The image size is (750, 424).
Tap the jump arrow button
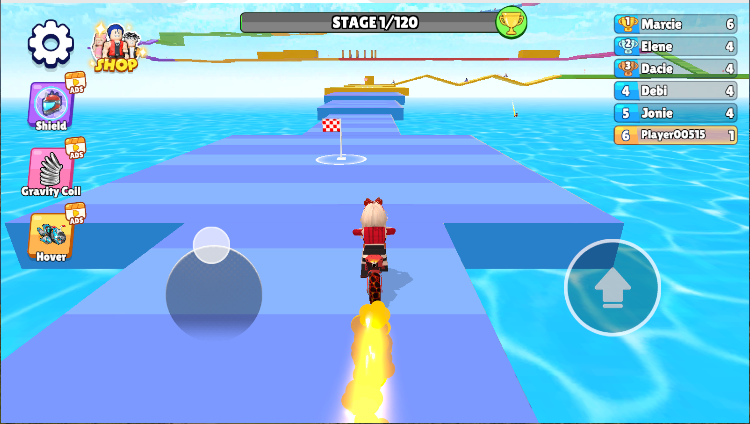(612, 288)
